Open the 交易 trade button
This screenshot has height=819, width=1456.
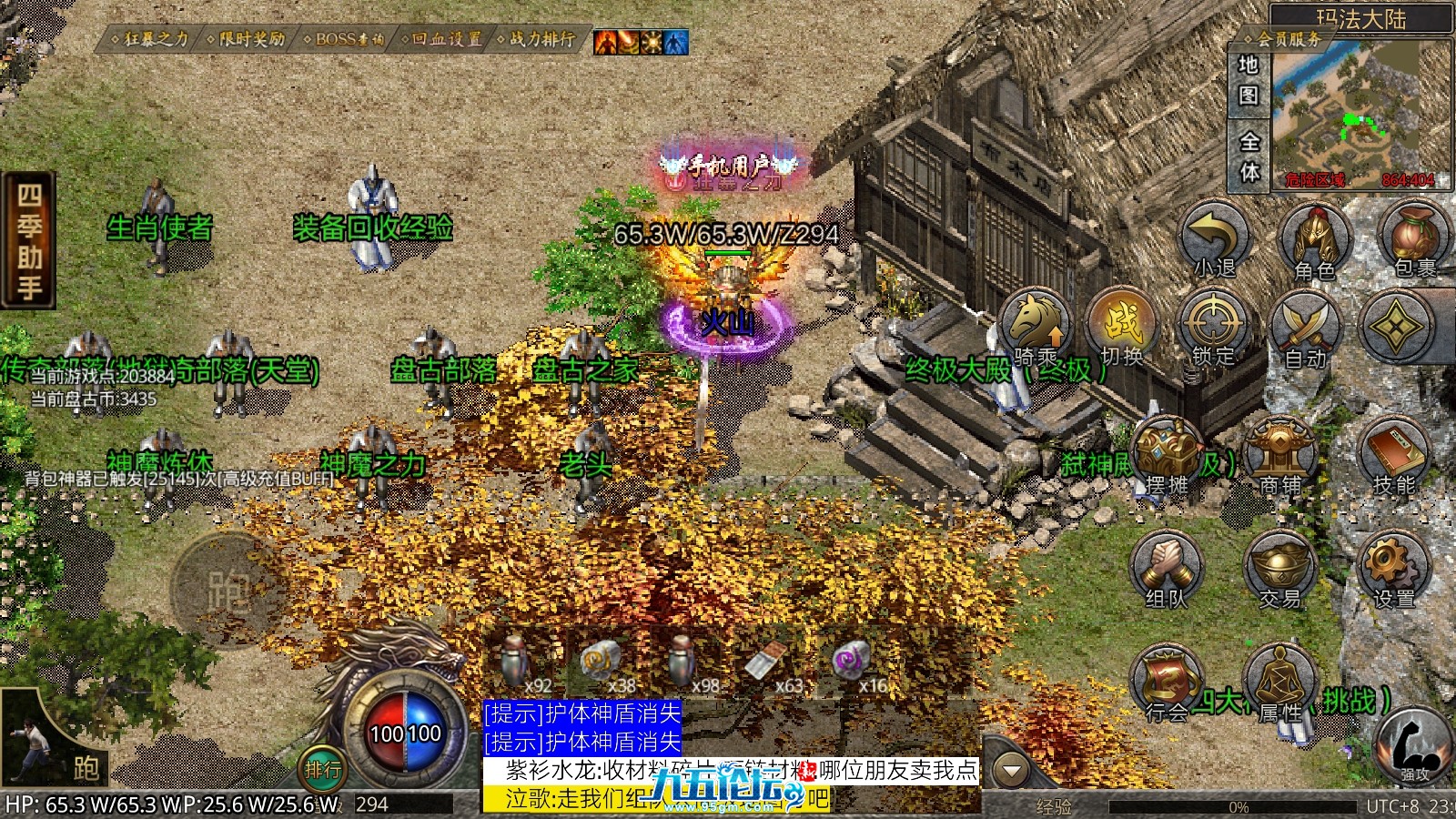(1280, 570)
